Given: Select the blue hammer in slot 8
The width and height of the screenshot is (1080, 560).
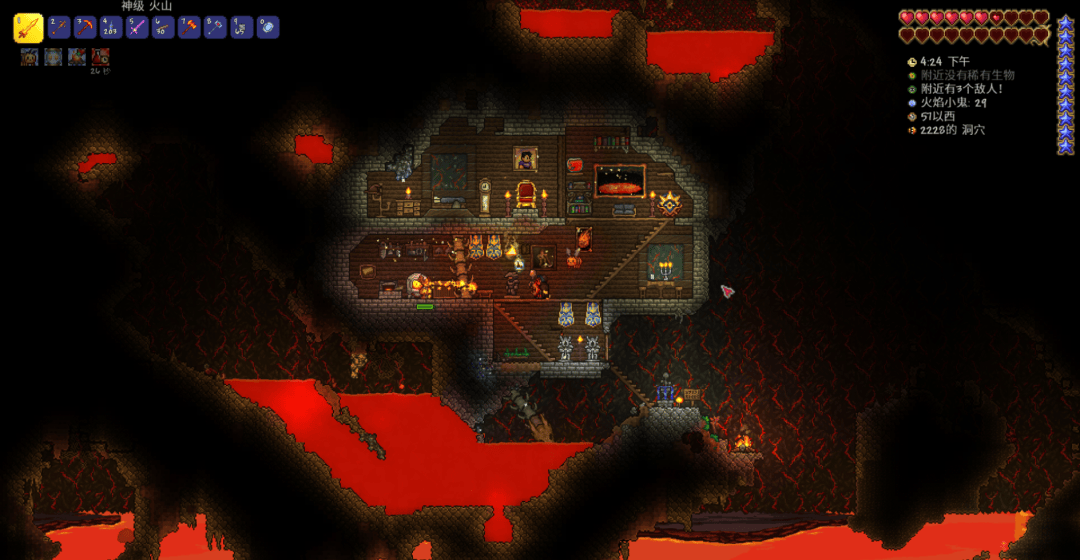Looking at the screenshot, I should point(216,27).
